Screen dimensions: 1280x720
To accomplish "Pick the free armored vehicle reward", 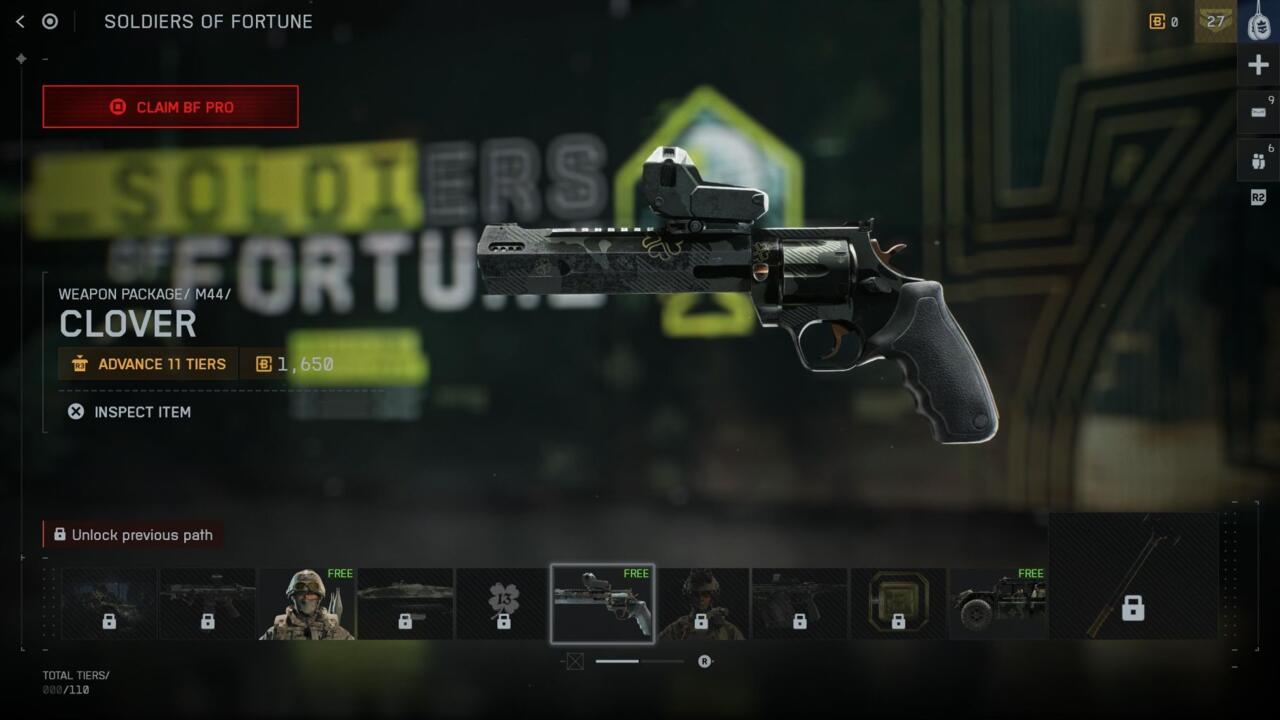I will [x=998, y=604].
